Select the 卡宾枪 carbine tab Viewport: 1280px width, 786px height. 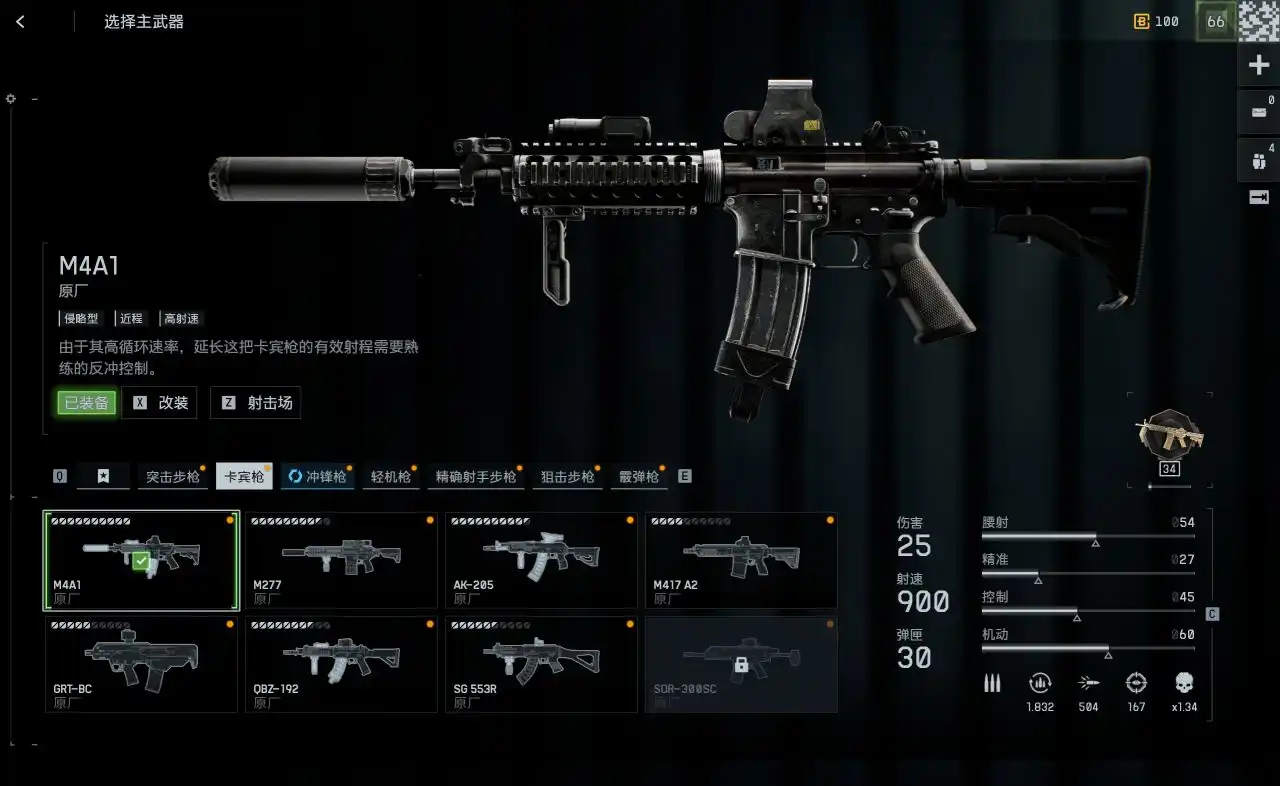(x=244, y=477)
